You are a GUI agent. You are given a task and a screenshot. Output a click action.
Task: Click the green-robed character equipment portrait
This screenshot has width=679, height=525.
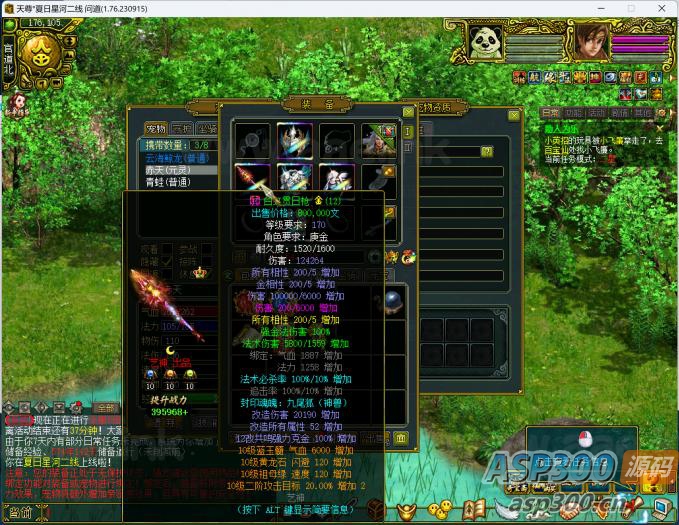tap(379, 139)
